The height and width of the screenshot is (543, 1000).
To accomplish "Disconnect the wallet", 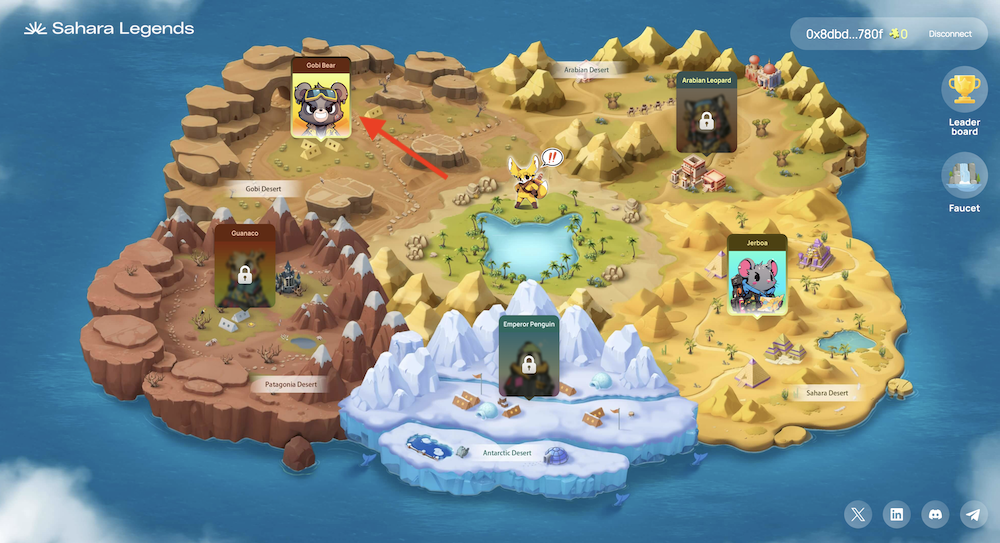I will (x=949, y=34).
